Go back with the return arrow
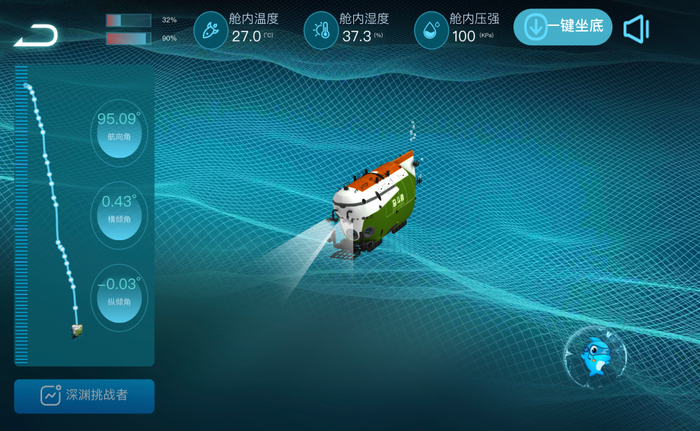Screen dimensions: 700x431 [x=36, y=36]
